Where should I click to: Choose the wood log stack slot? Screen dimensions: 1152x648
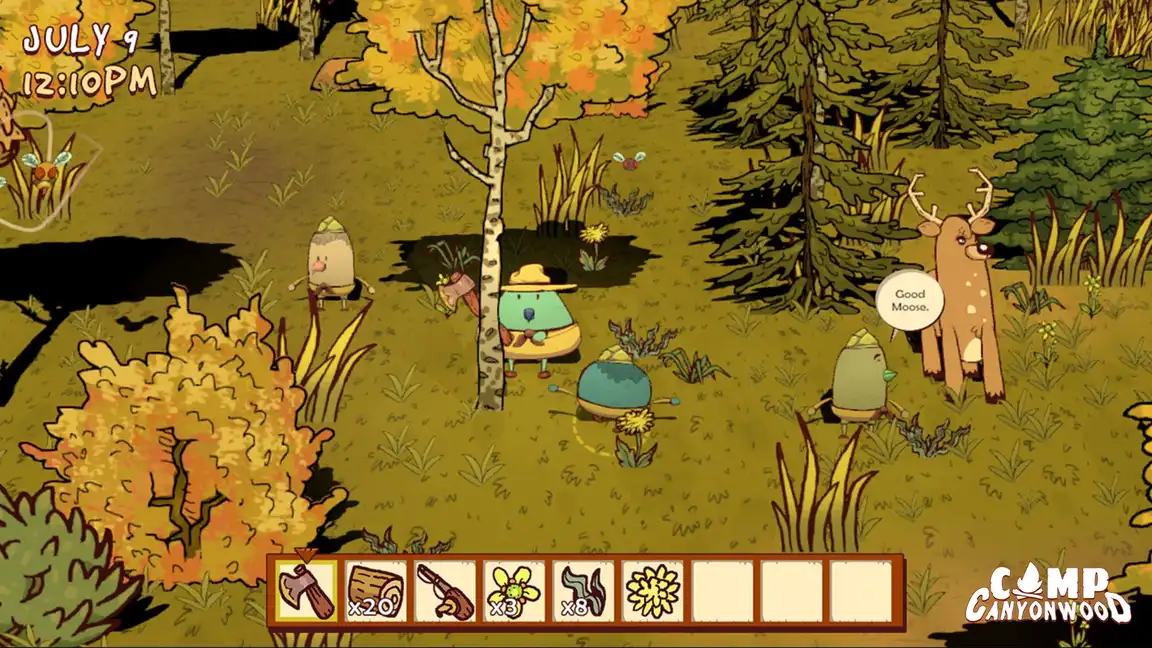(x=376, y=591)
